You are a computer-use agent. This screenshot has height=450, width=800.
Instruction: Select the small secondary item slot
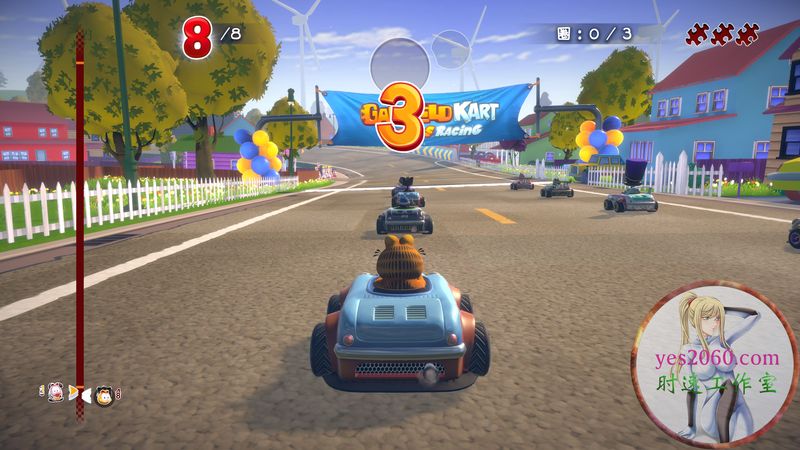tap(451, 47)
